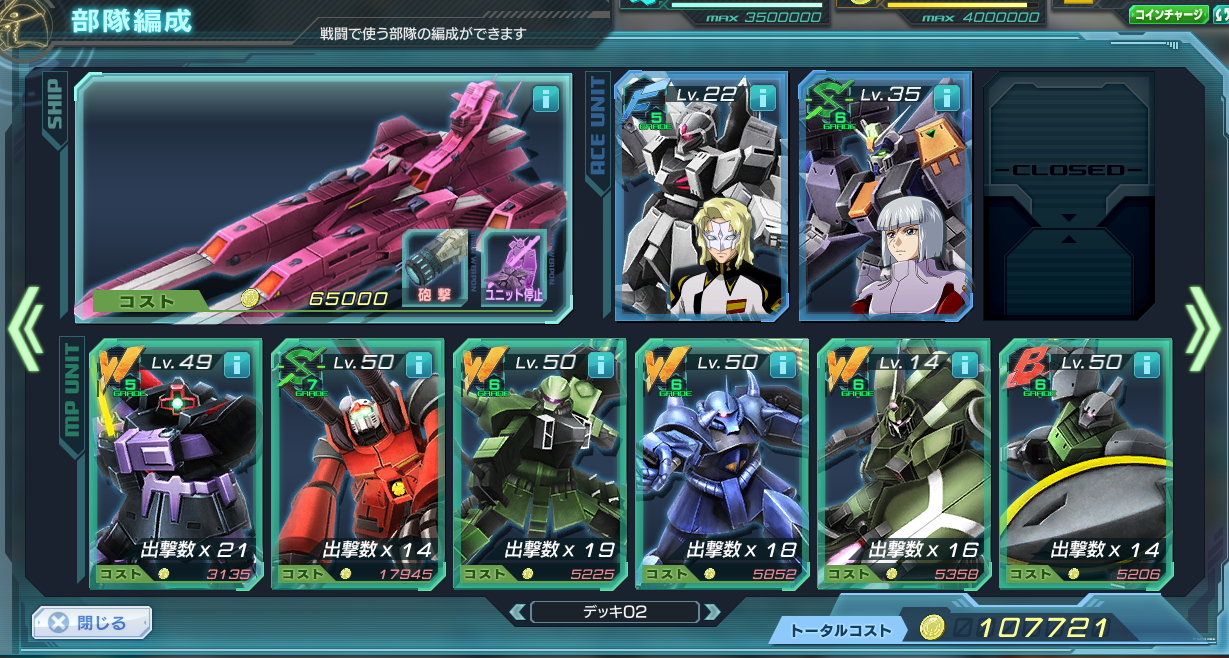Click the コインチャージ button

(x=1167, y=15)
